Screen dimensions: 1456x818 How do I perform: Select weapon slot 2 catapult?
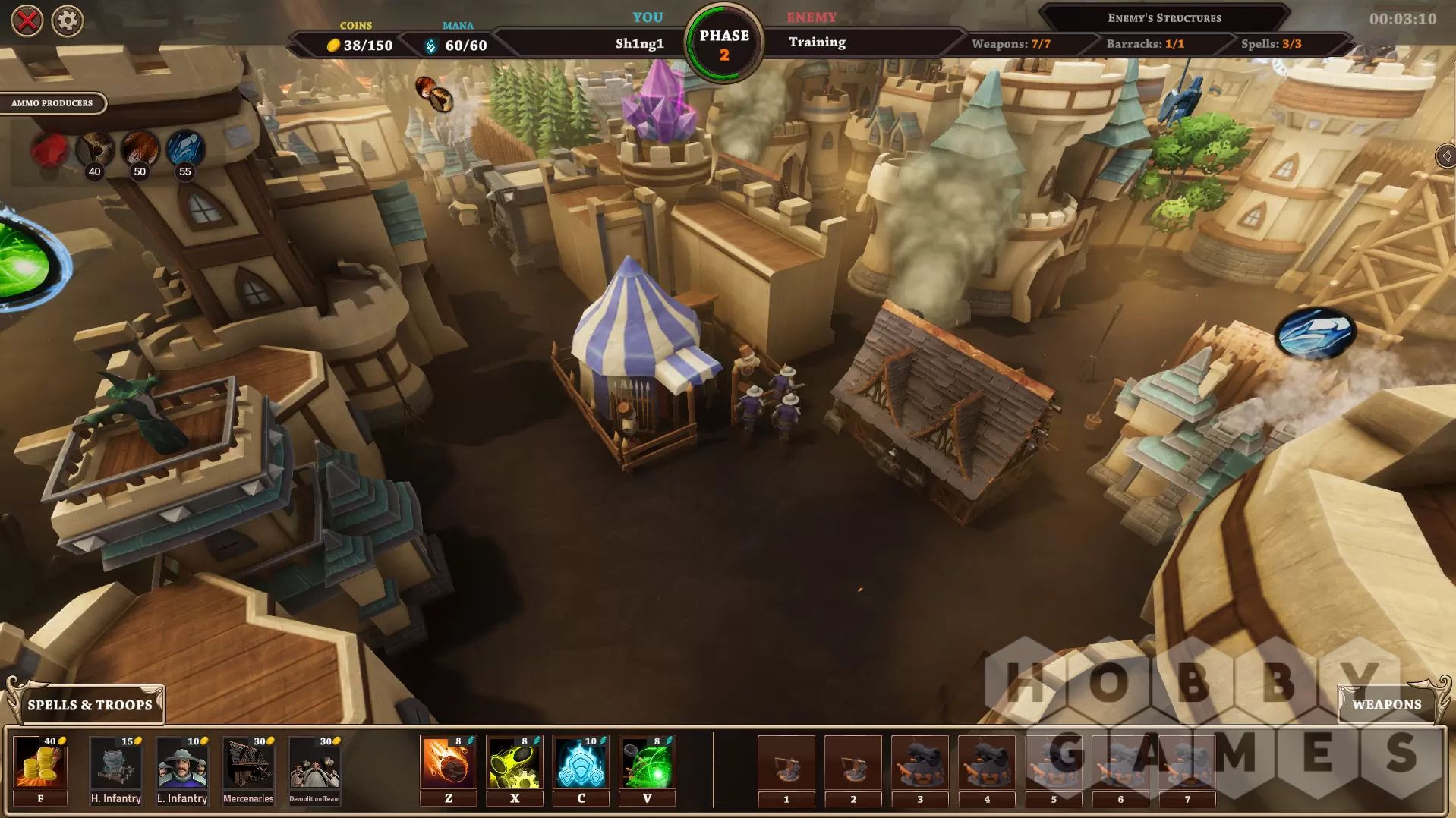point(853,763)
